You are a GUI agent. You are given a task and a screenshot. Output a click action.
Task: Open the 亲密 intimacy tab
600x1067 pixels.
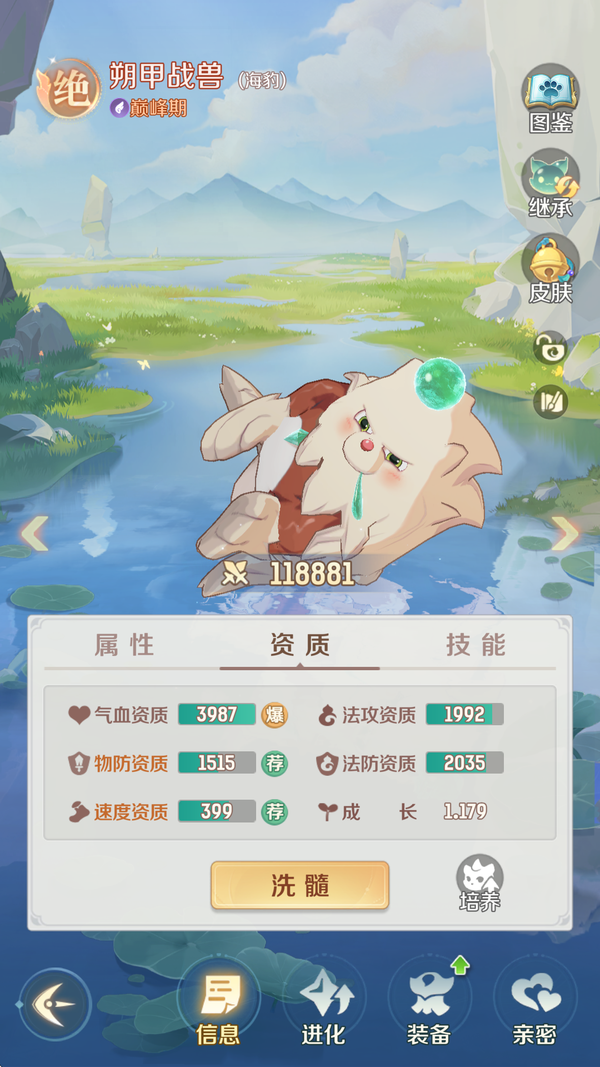click(x=534, y=1006)
